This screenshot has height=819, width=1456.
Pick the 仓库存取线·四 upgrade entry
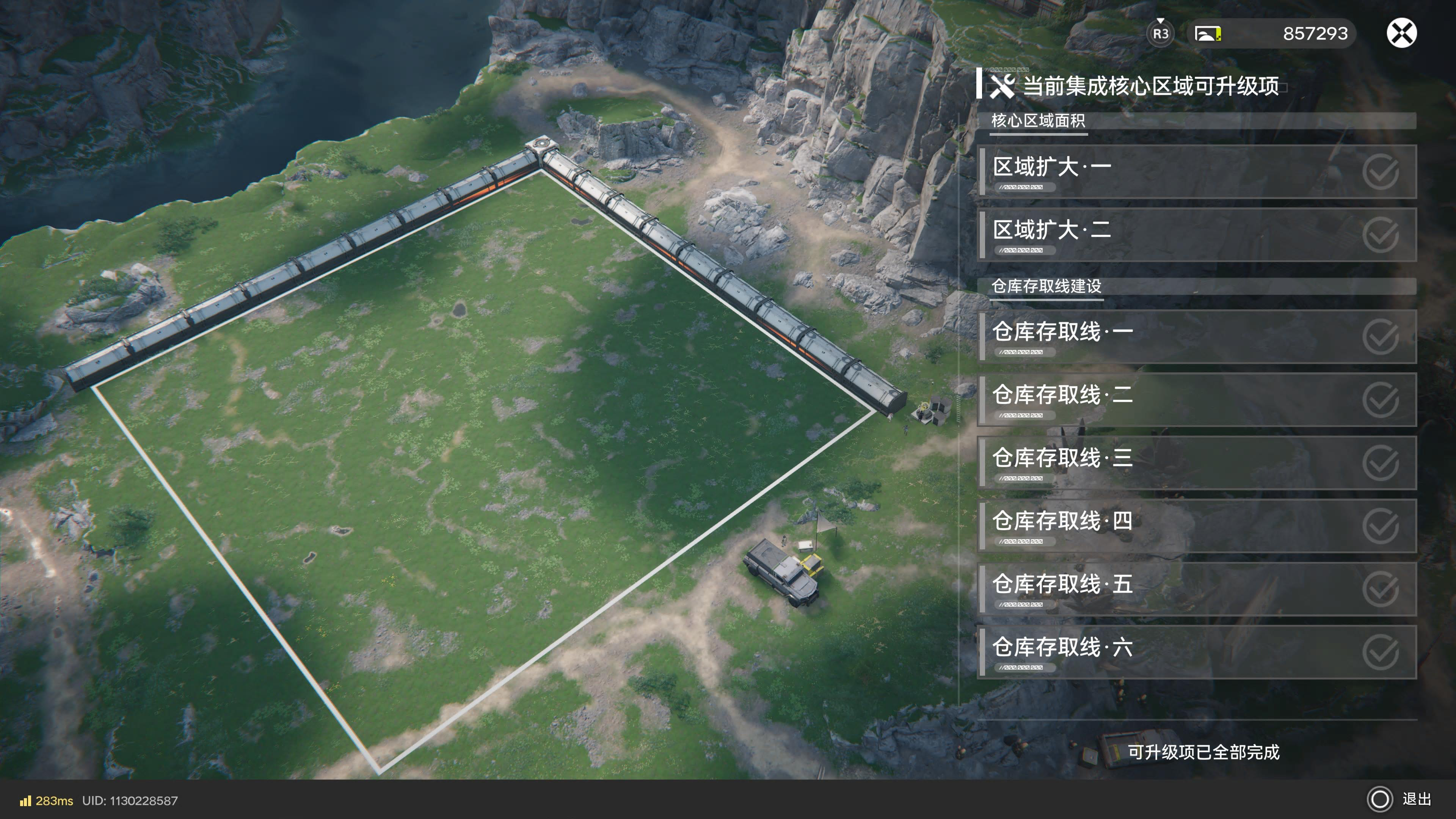tap(1197, 526)
